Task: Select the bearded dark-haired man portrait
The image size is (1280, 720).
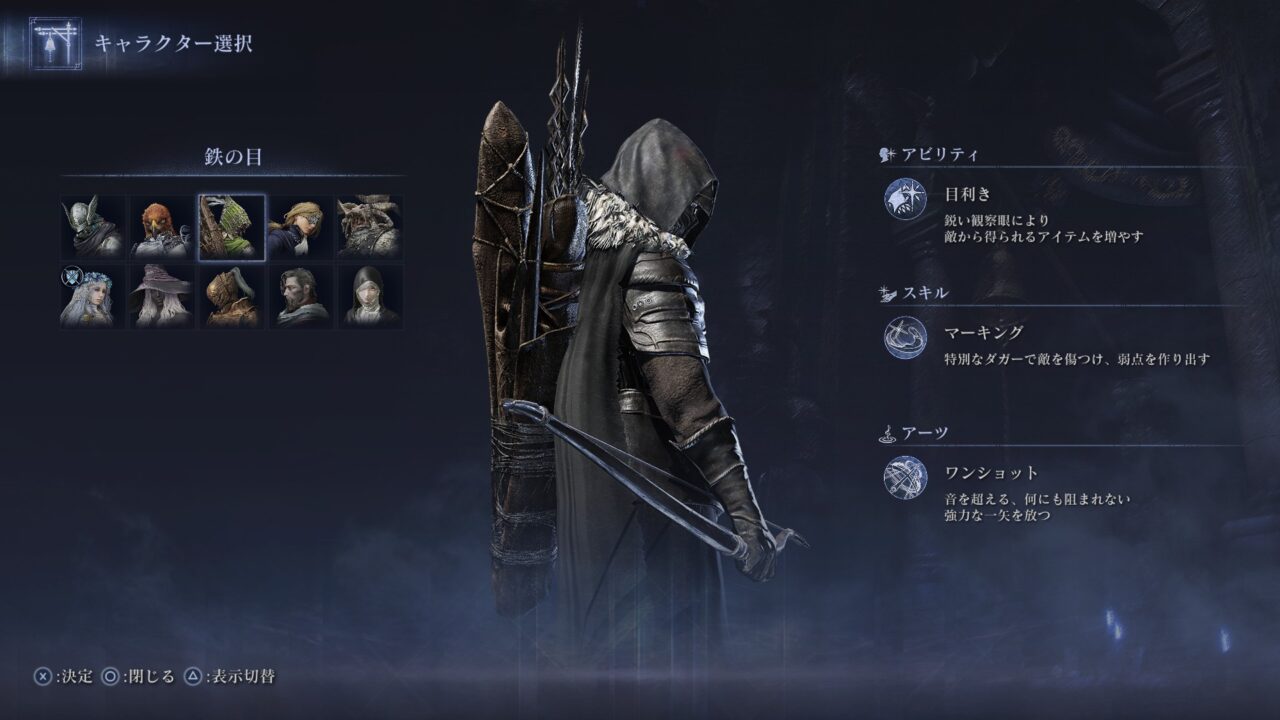Action: coord(300,296)
